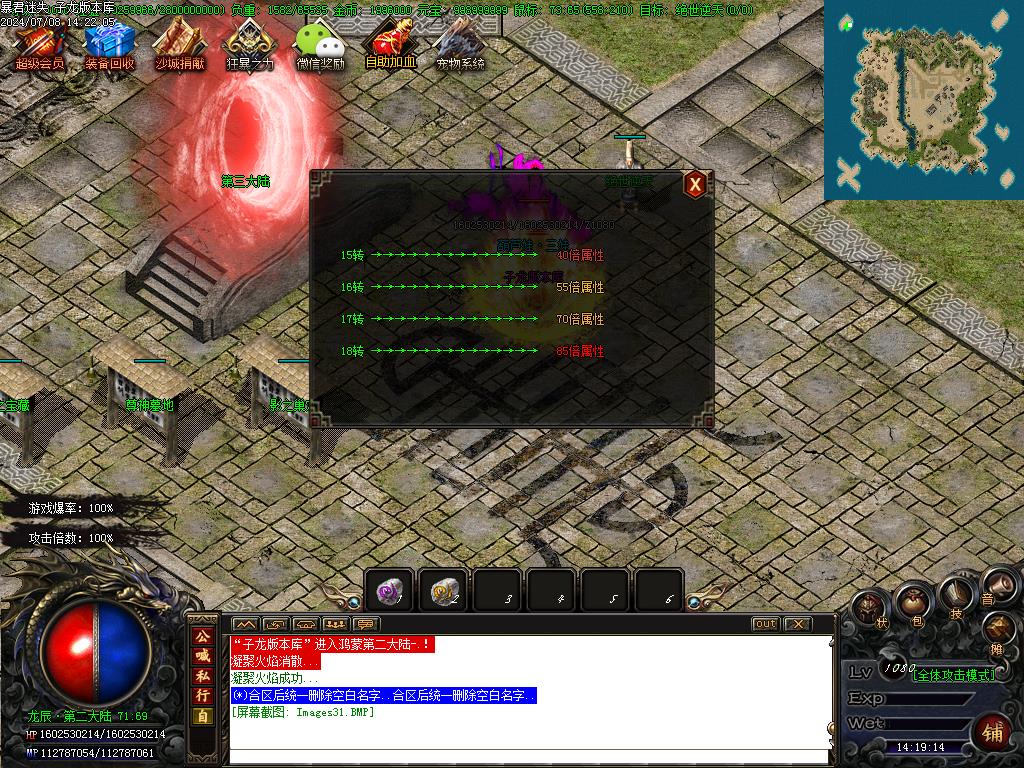
Task: Open the 超级会员 super member menu
Action: [x=40, y=44]
